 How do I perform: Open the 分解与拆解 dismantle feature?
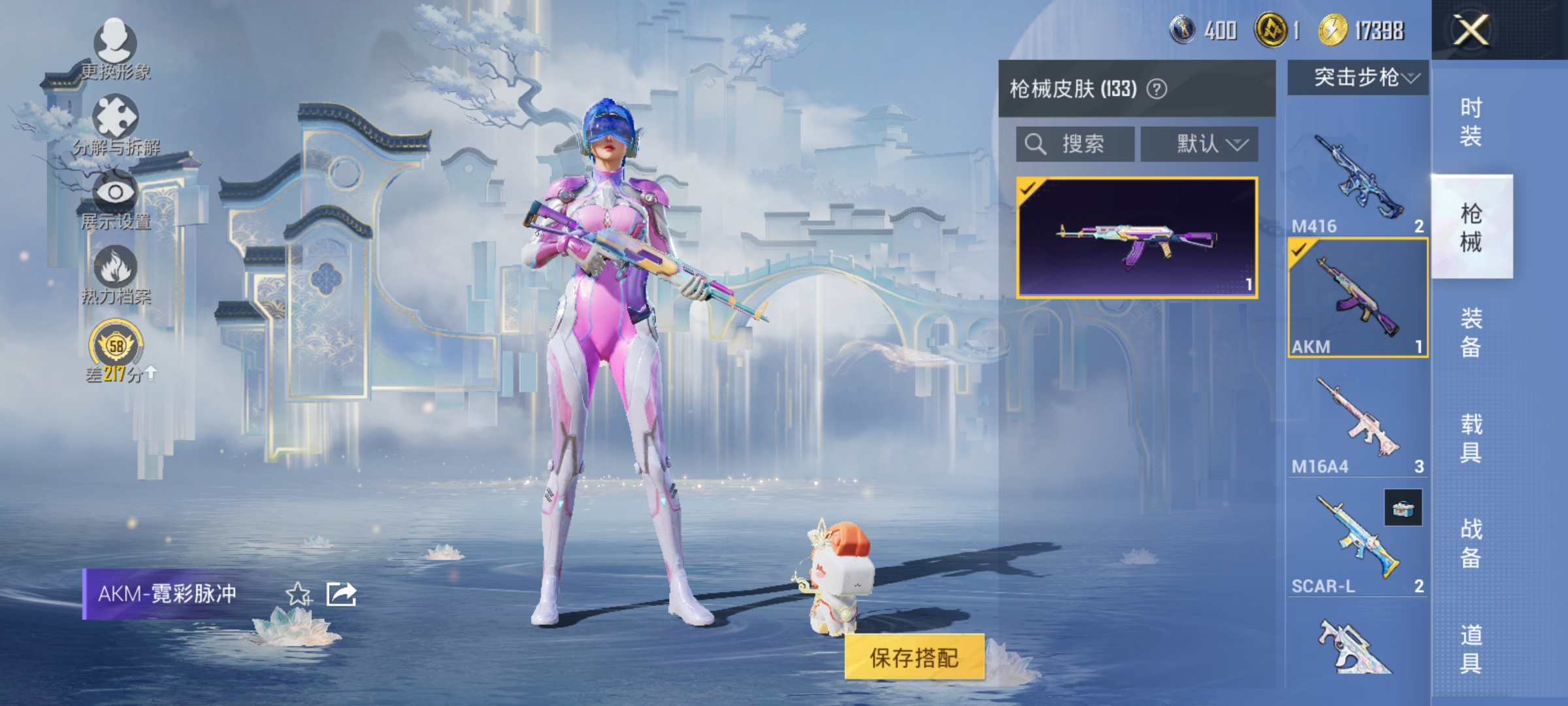pos(116,127)
